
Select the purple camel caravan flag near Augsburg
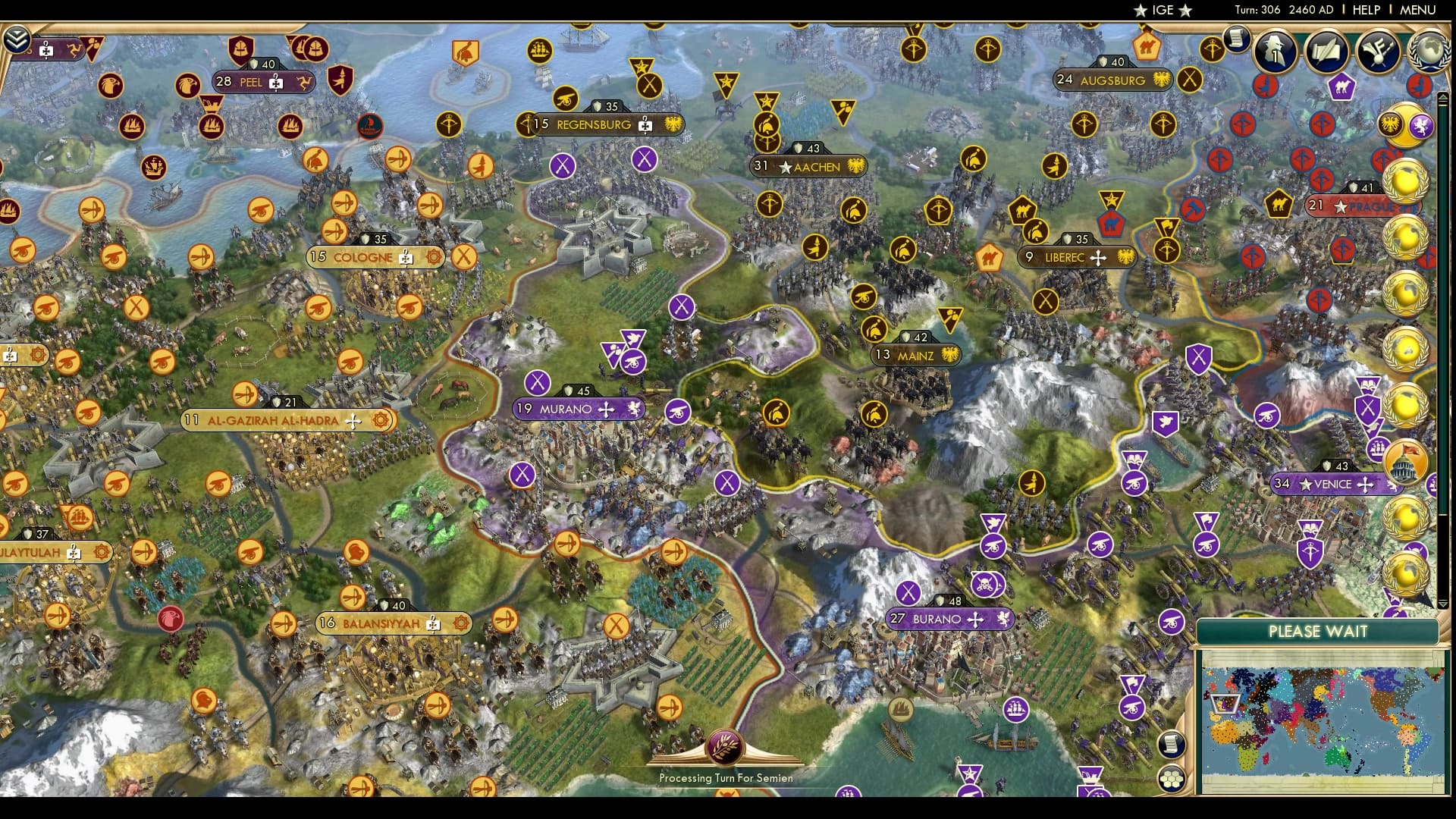1341,87
